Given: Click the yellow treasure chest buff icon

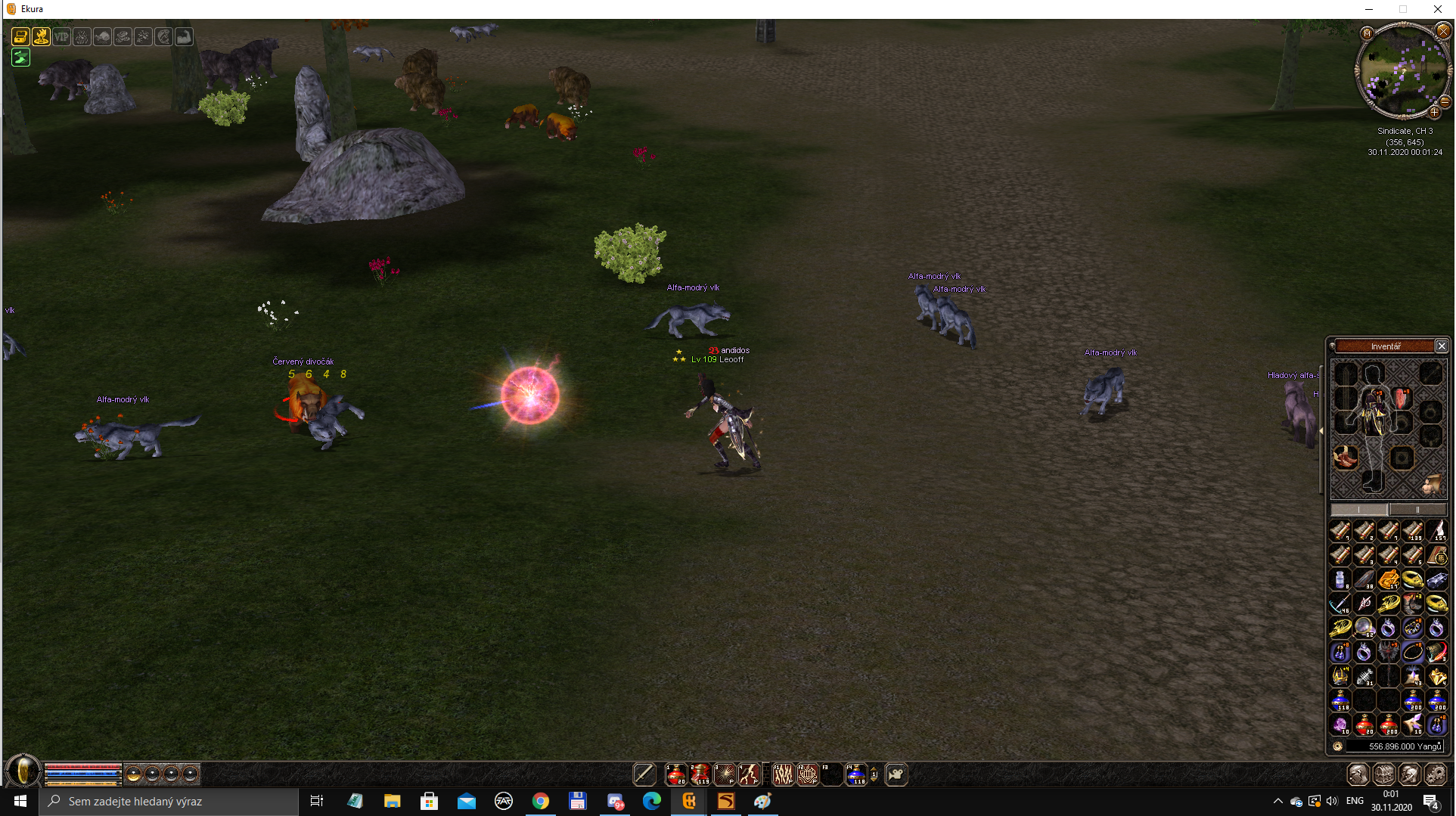Looking at the screenshot, I should 20,36.
